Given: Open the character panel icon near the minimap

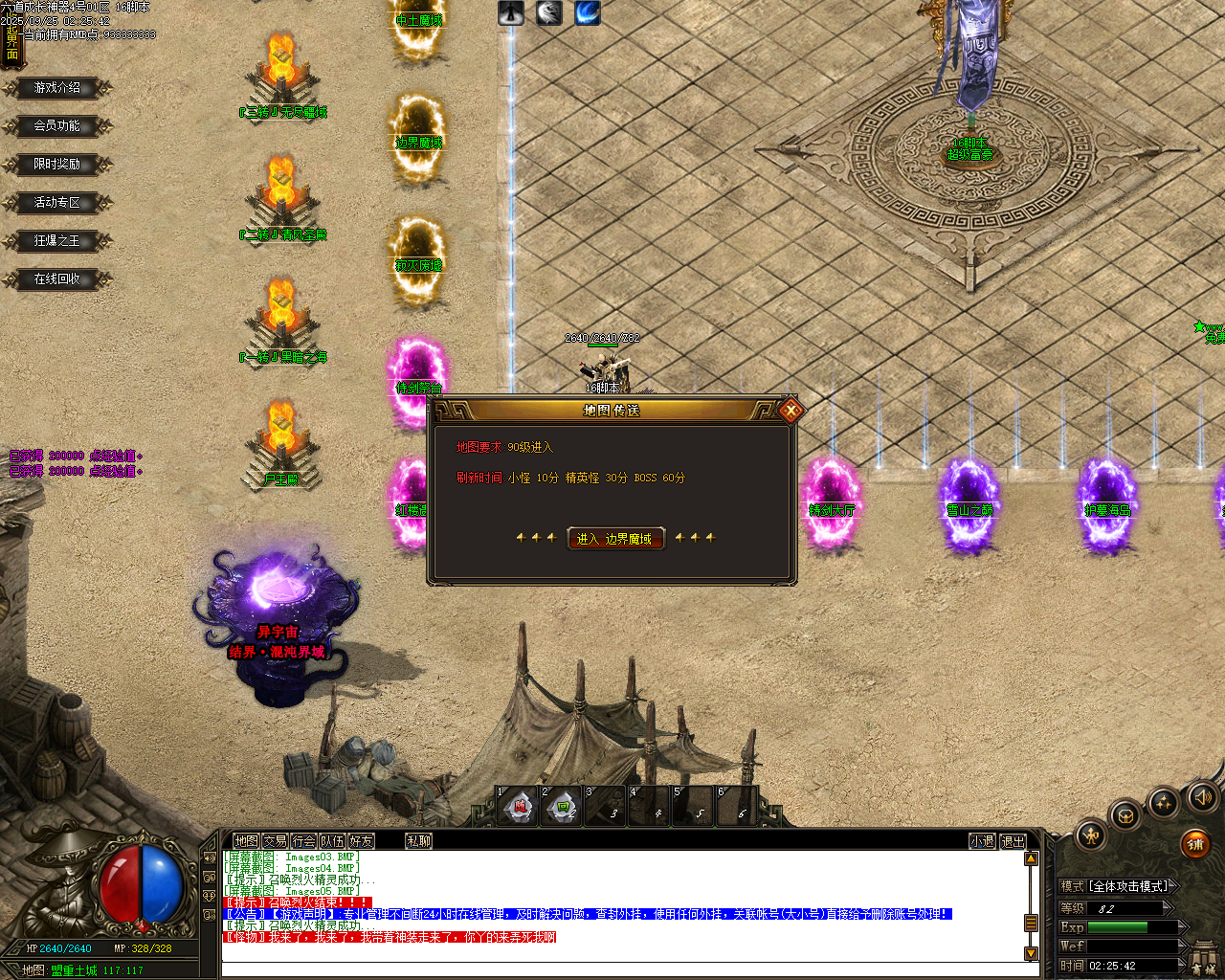Looking at the screenshot, I should 1093,836.
